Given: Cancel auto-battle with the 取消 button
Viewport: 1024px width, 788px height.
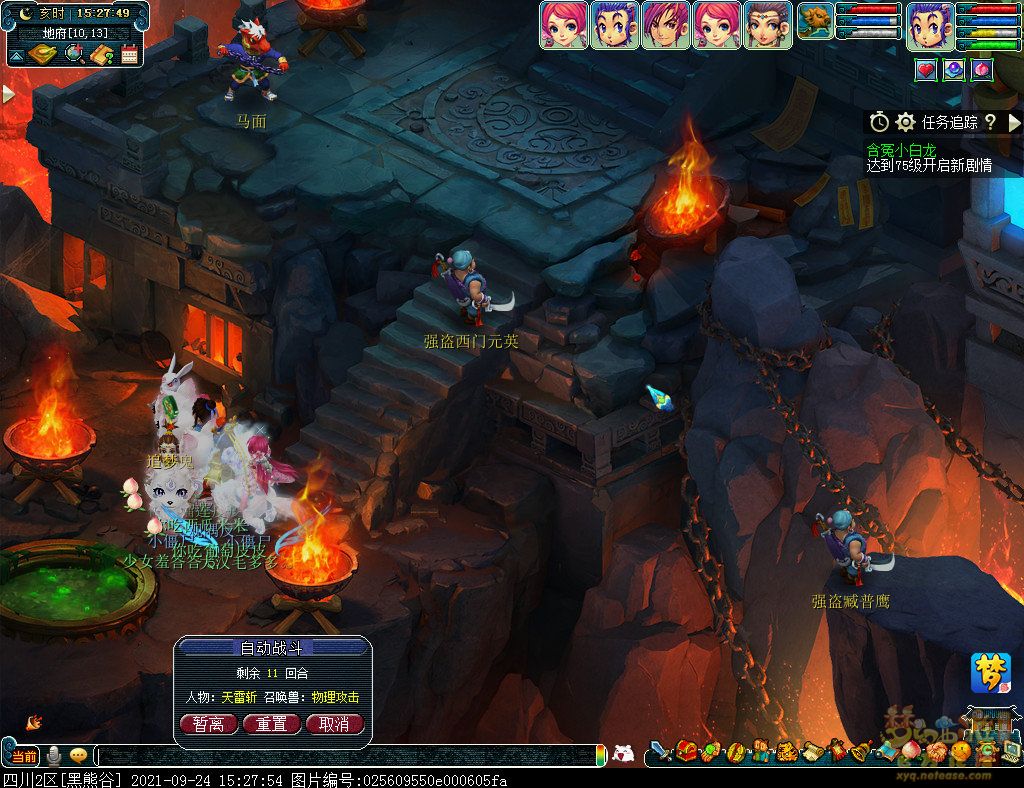Looking at the screenshot, I should (334, 724).
